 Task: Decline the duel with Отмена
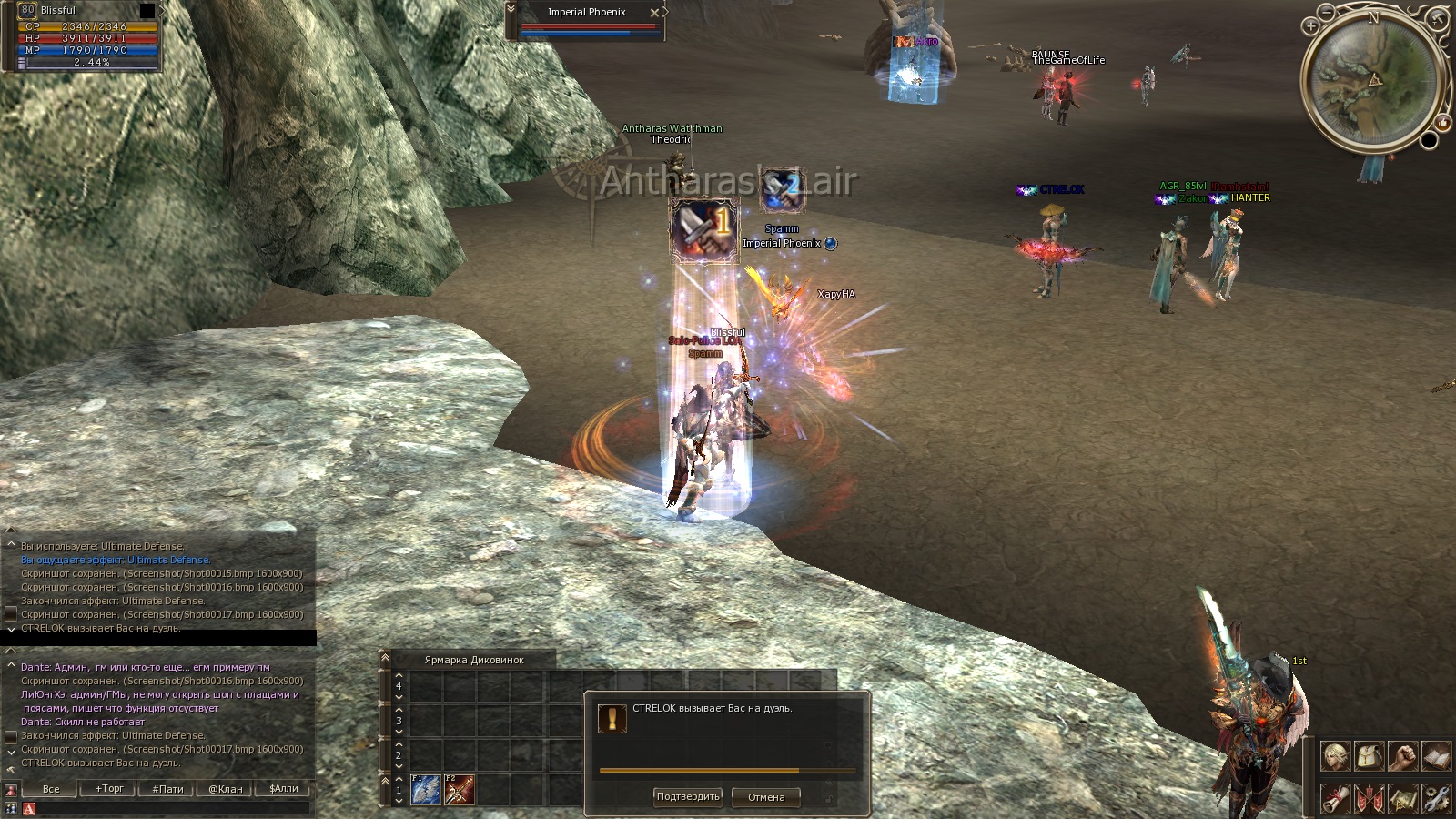(765, 797)
